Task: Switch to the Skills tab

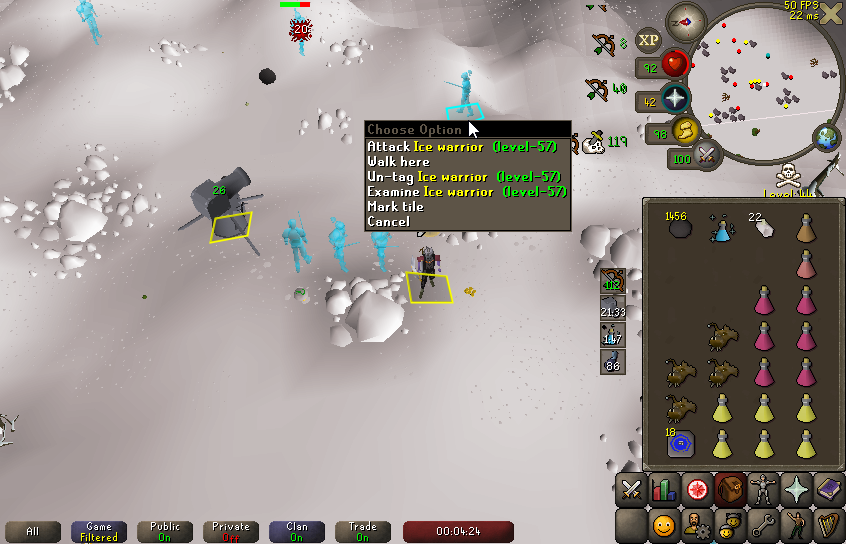Action: point(663,489)
